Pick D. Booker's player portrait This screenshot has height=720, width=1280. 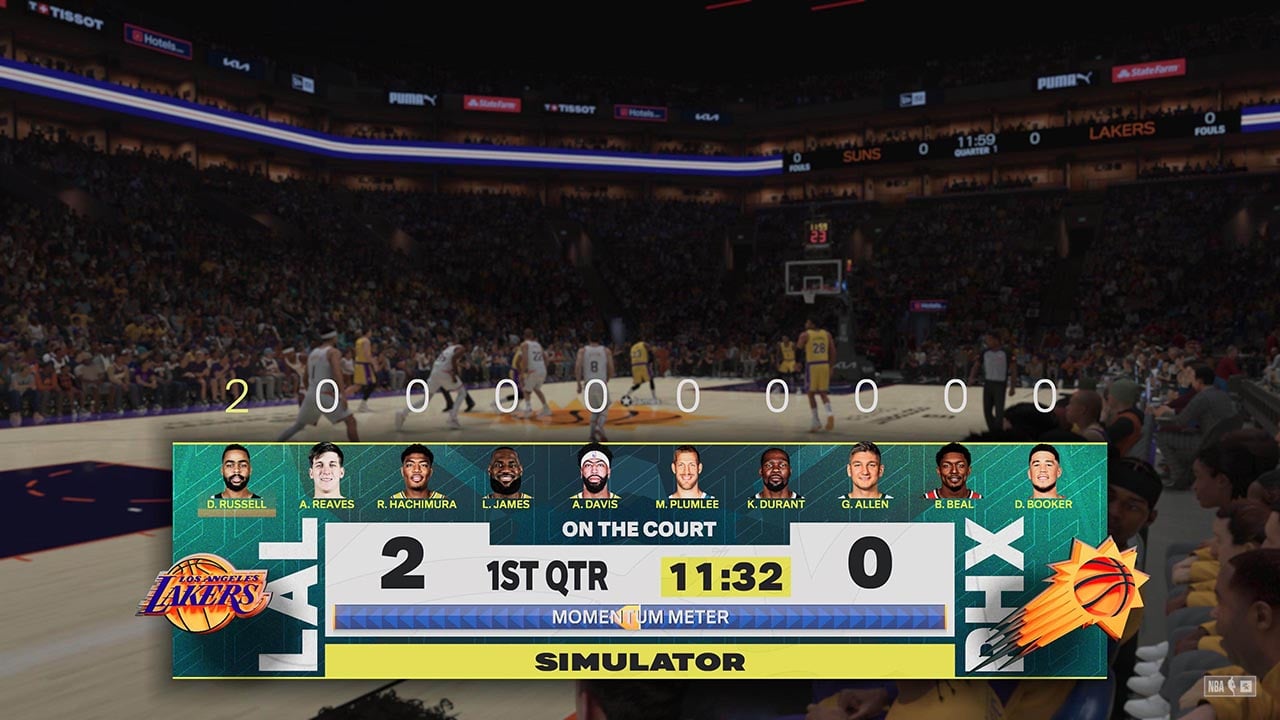[x=1043, y=472]
